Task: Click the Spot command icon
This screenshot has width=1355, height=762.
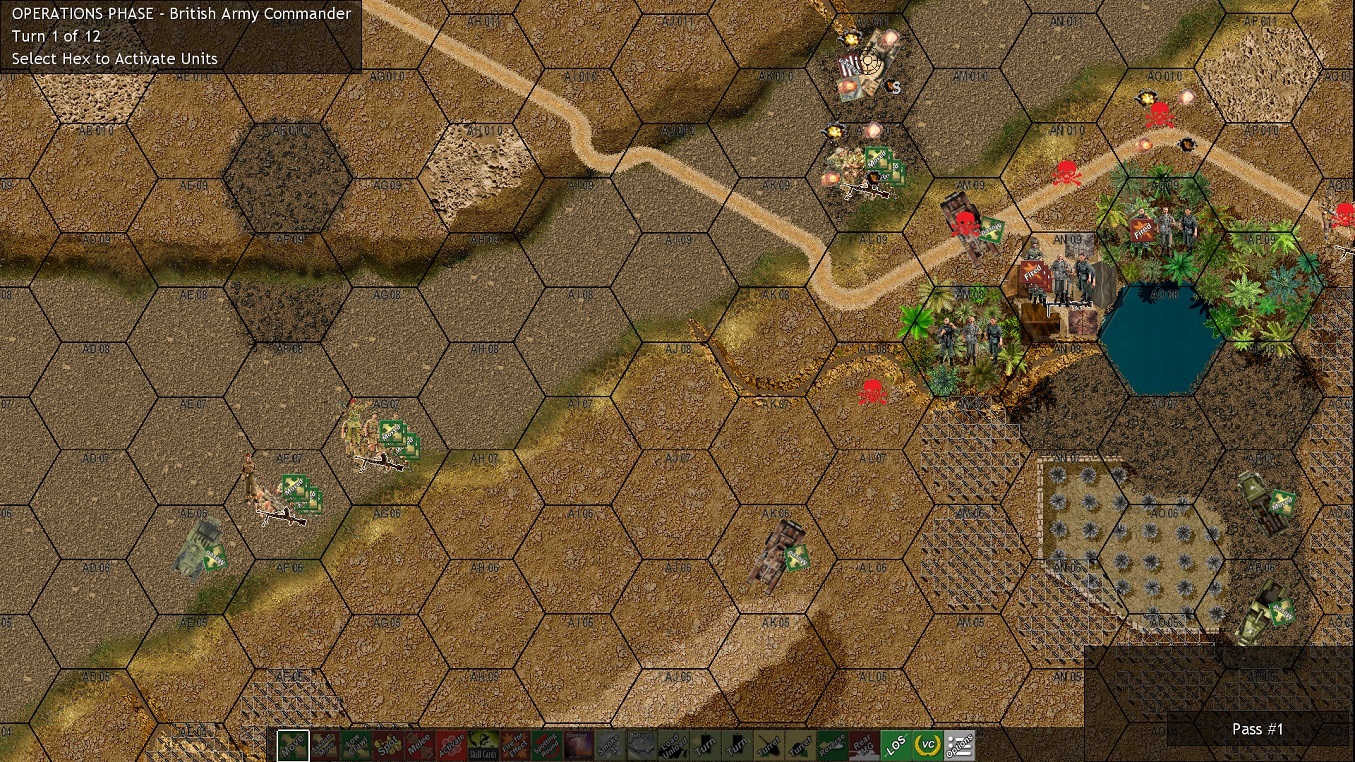Action: pos(390,746)
